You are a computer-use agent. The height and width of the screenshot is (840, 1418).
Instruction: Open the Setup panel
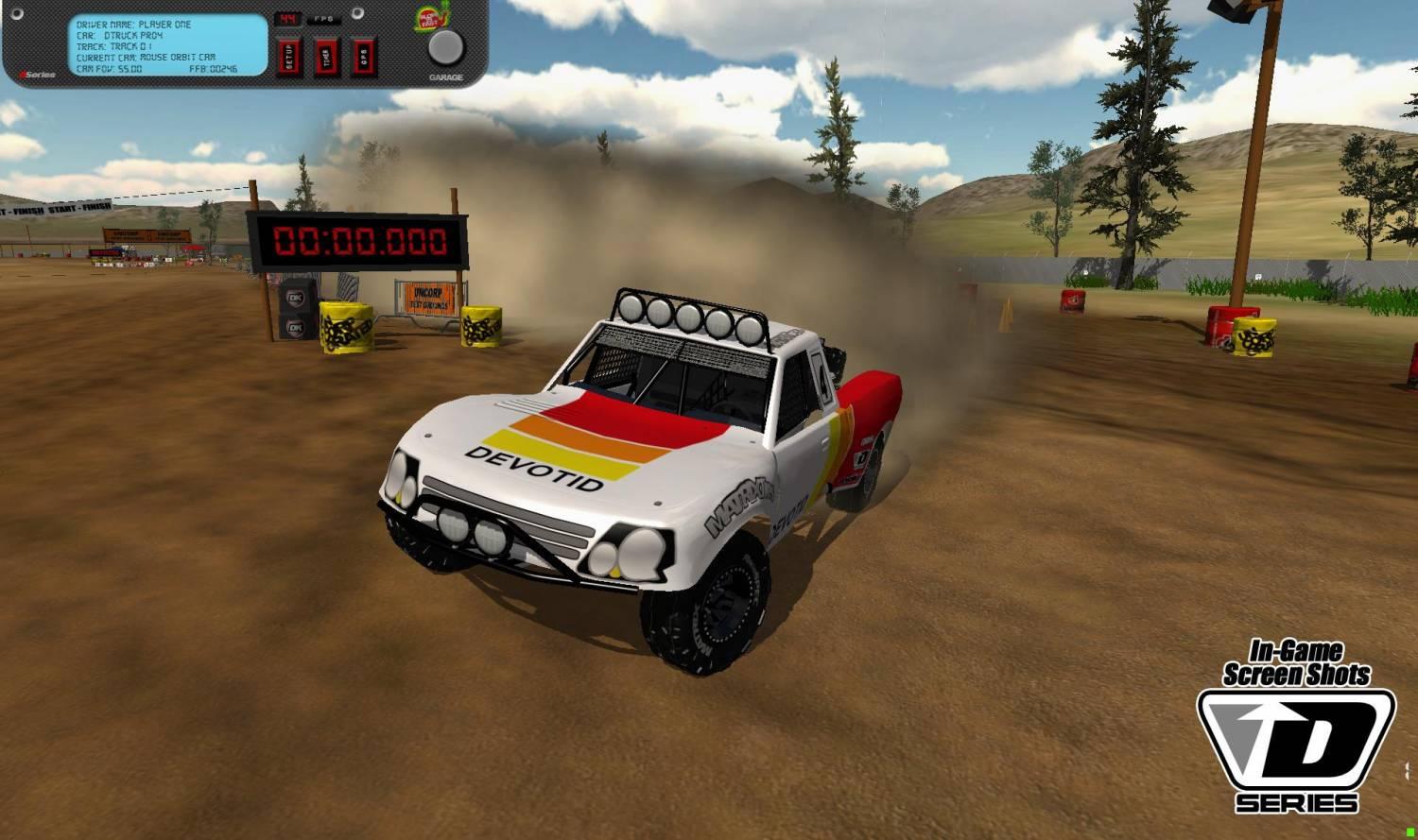pos(289,57)
